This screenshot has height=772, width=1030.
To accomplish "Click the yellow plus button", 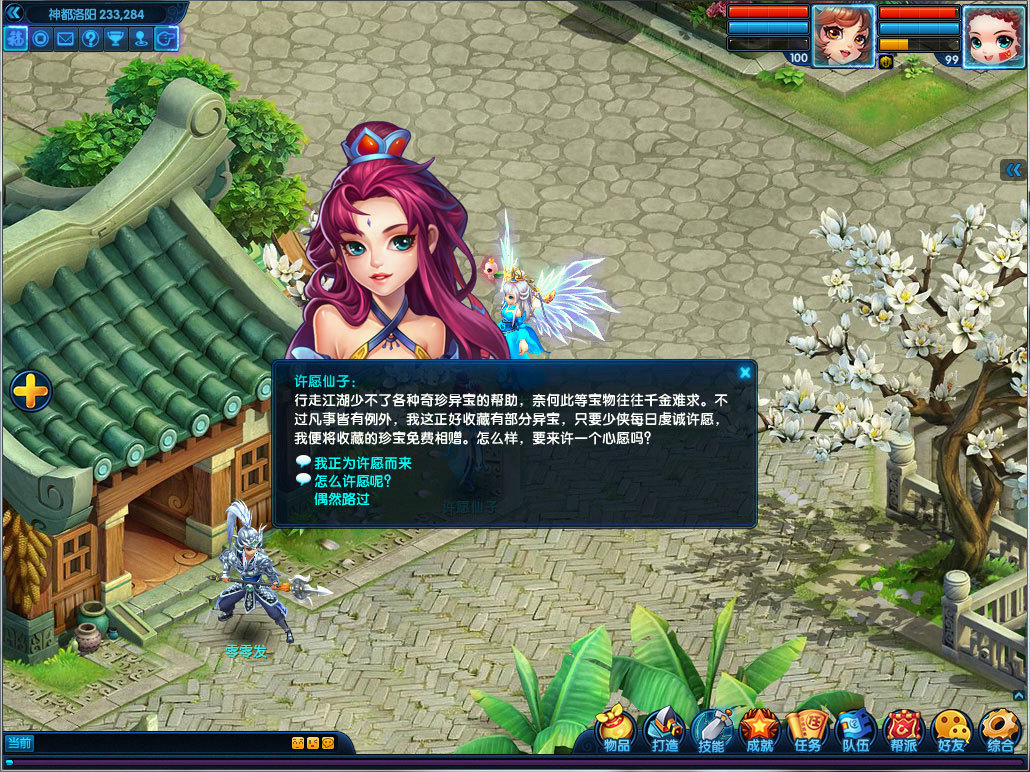I will coord(31,390).
